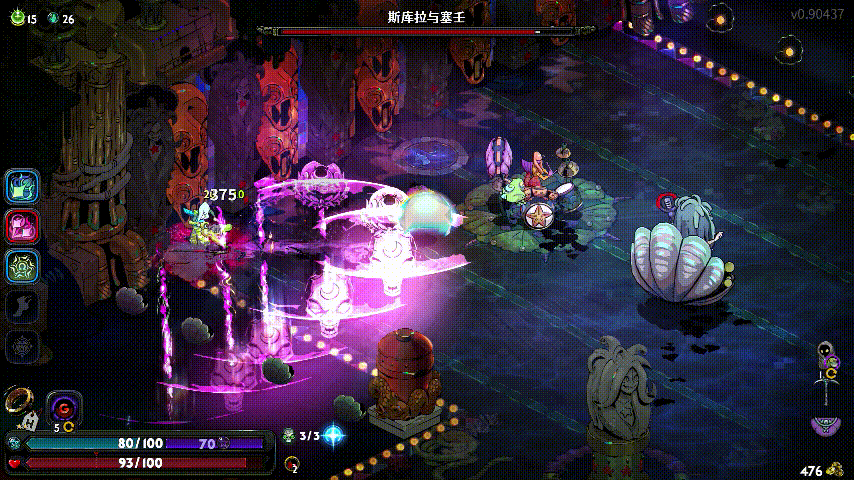Select the pink special boon slot
The height and width of the screenshot is (480, 854).
22,227
